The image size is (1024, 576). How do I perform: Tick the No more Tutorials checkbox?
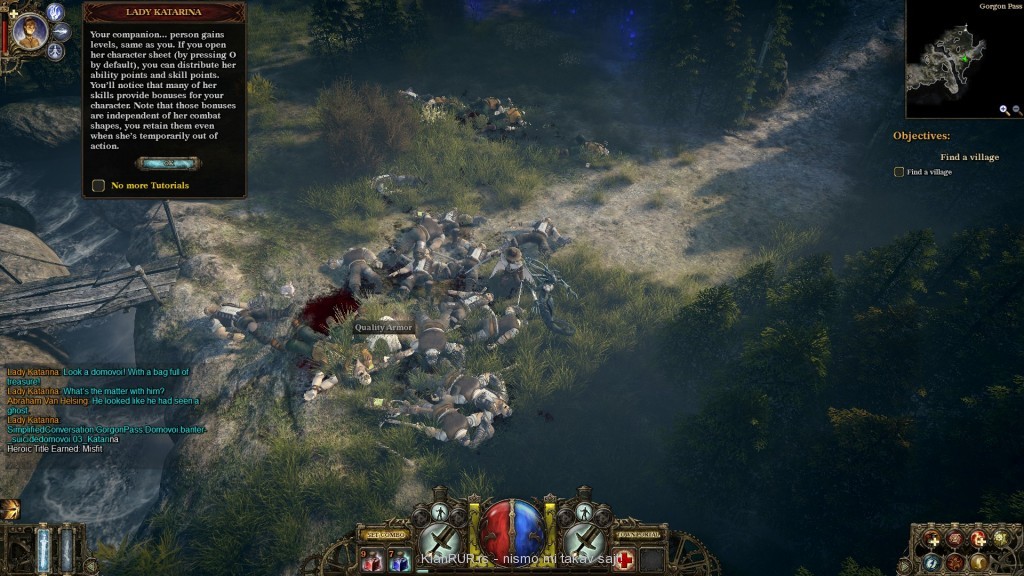(98, 185)
